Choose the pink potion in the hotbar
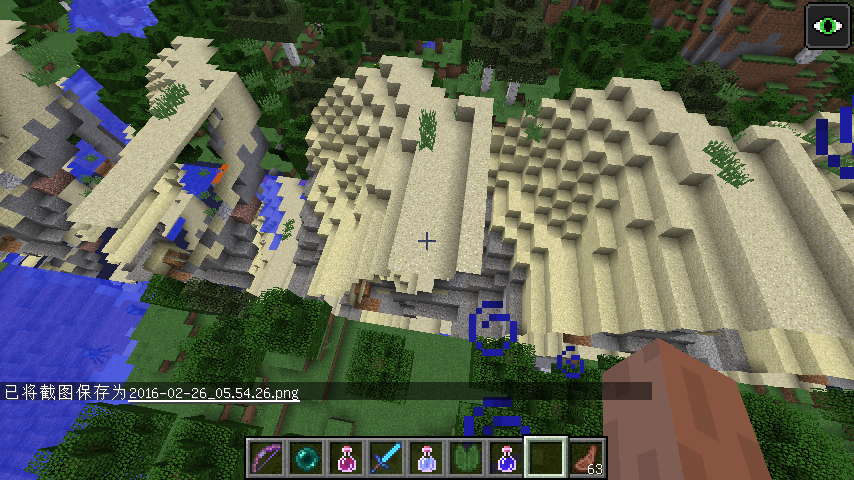This screenshot has height=480, width=854. 347,458
